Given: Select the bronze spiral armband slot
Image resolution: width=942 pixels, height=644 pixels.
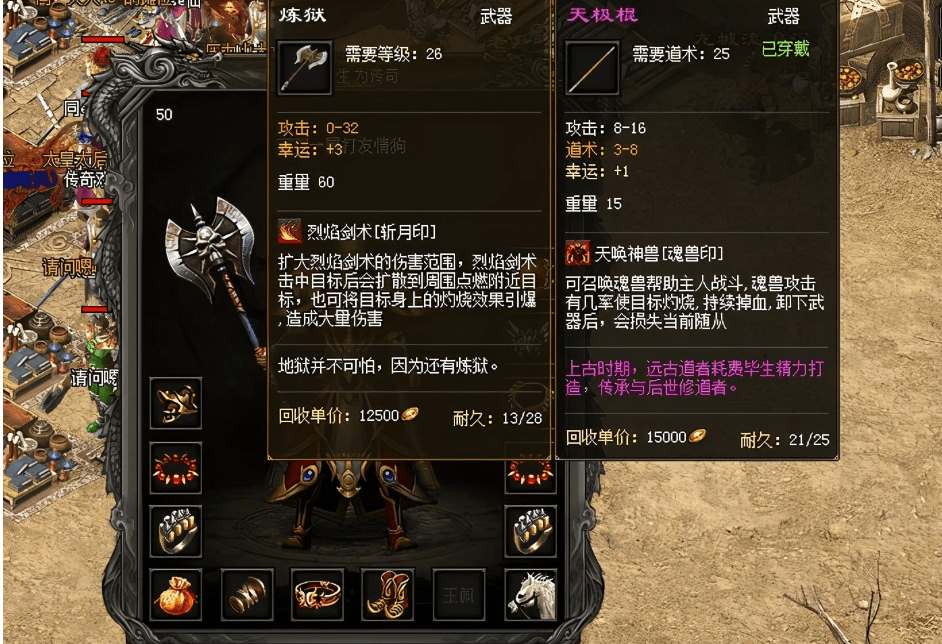Looking at the screenshot, I should tap(247, 595).
